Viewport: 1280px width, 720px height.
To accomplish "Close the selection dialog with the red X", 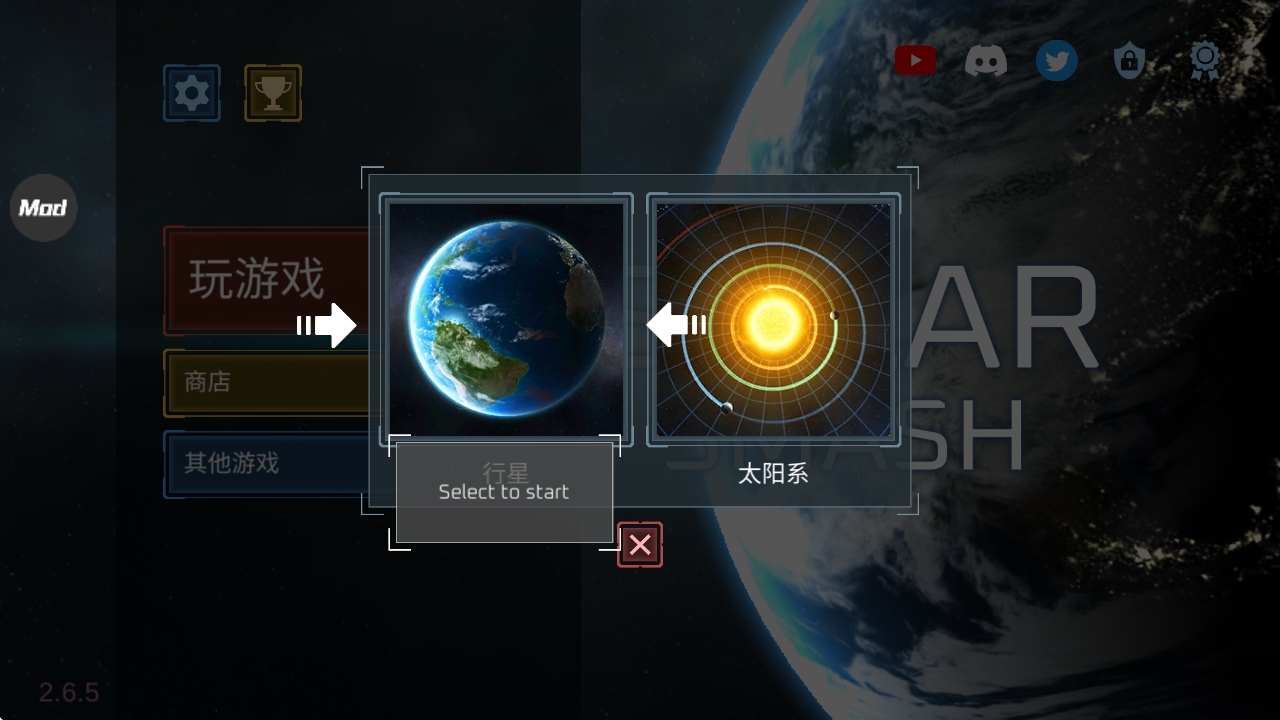I will tap(639, 544).
